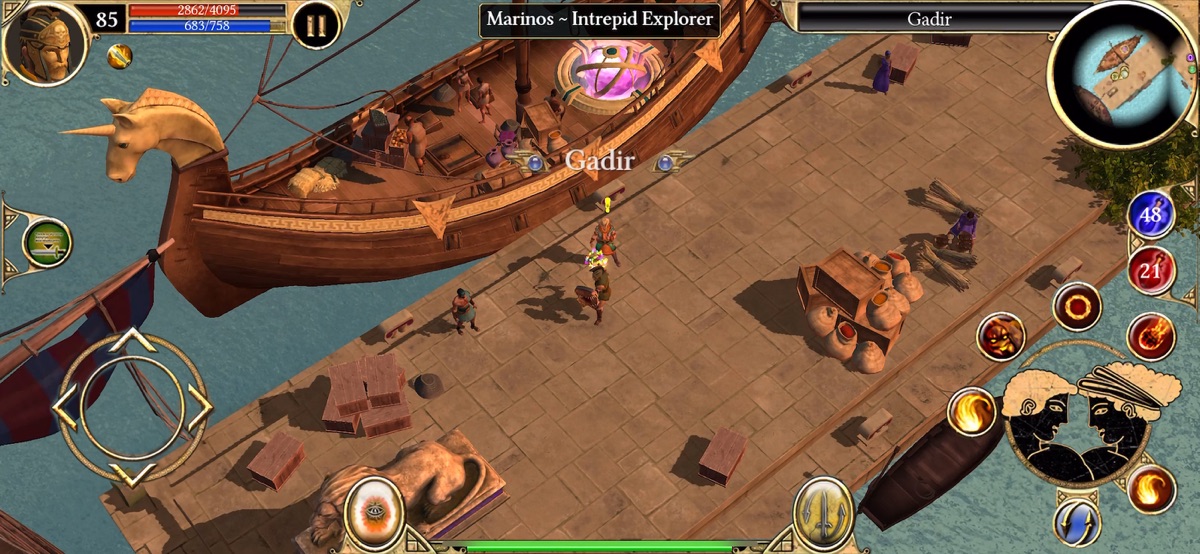Use the blue mana potion (48)
The width and height of the screenshot is (1200, 554).
[1151, 215]
